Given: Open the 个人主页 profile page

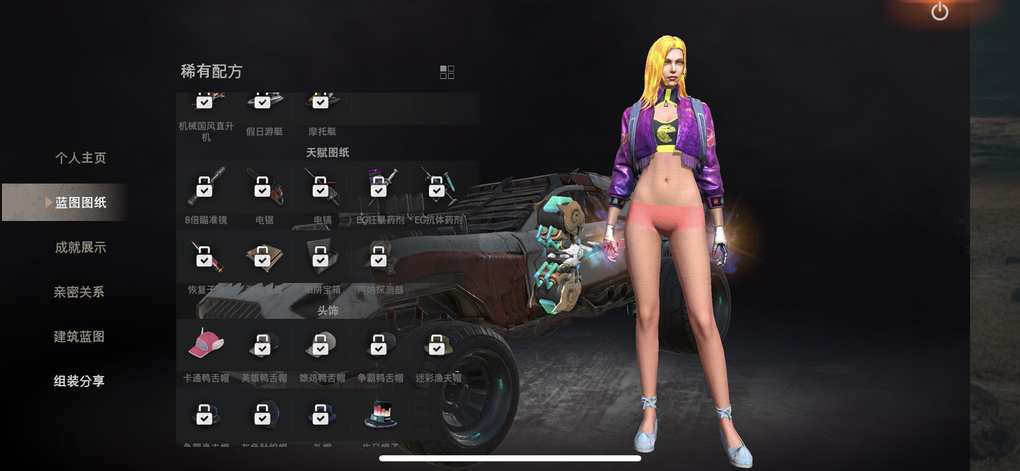Looking at the screenshot, I should tap(80, 158).
